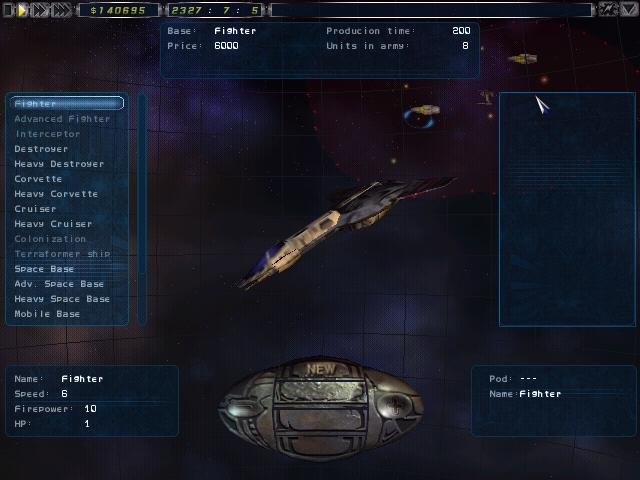The image size is (640, 480).
Task: Choose Heavy Space Base option
Action: tap(62, 299)
